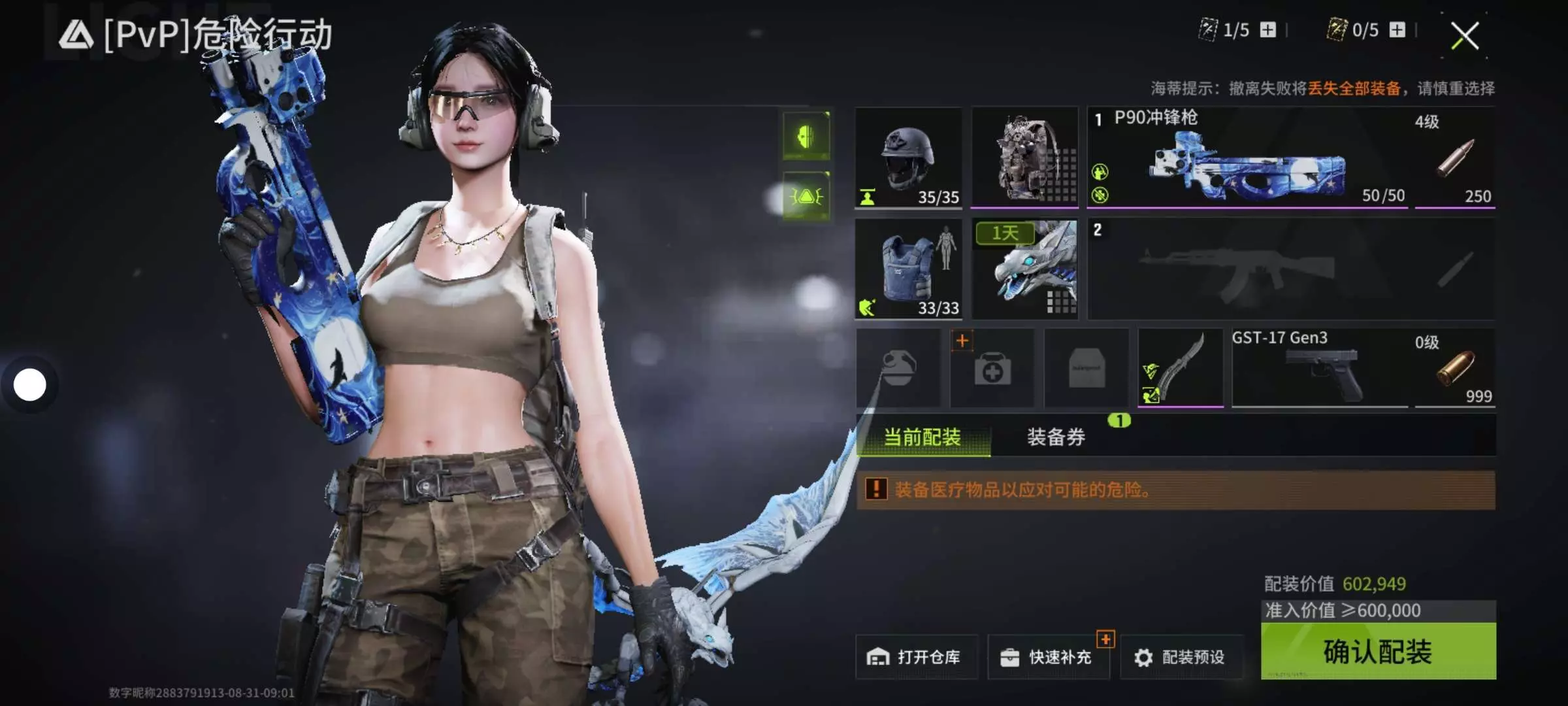Switch to the 装备券 equipment voucher tab
The width and height of the screenshot is (1568, 706).
1056,437
